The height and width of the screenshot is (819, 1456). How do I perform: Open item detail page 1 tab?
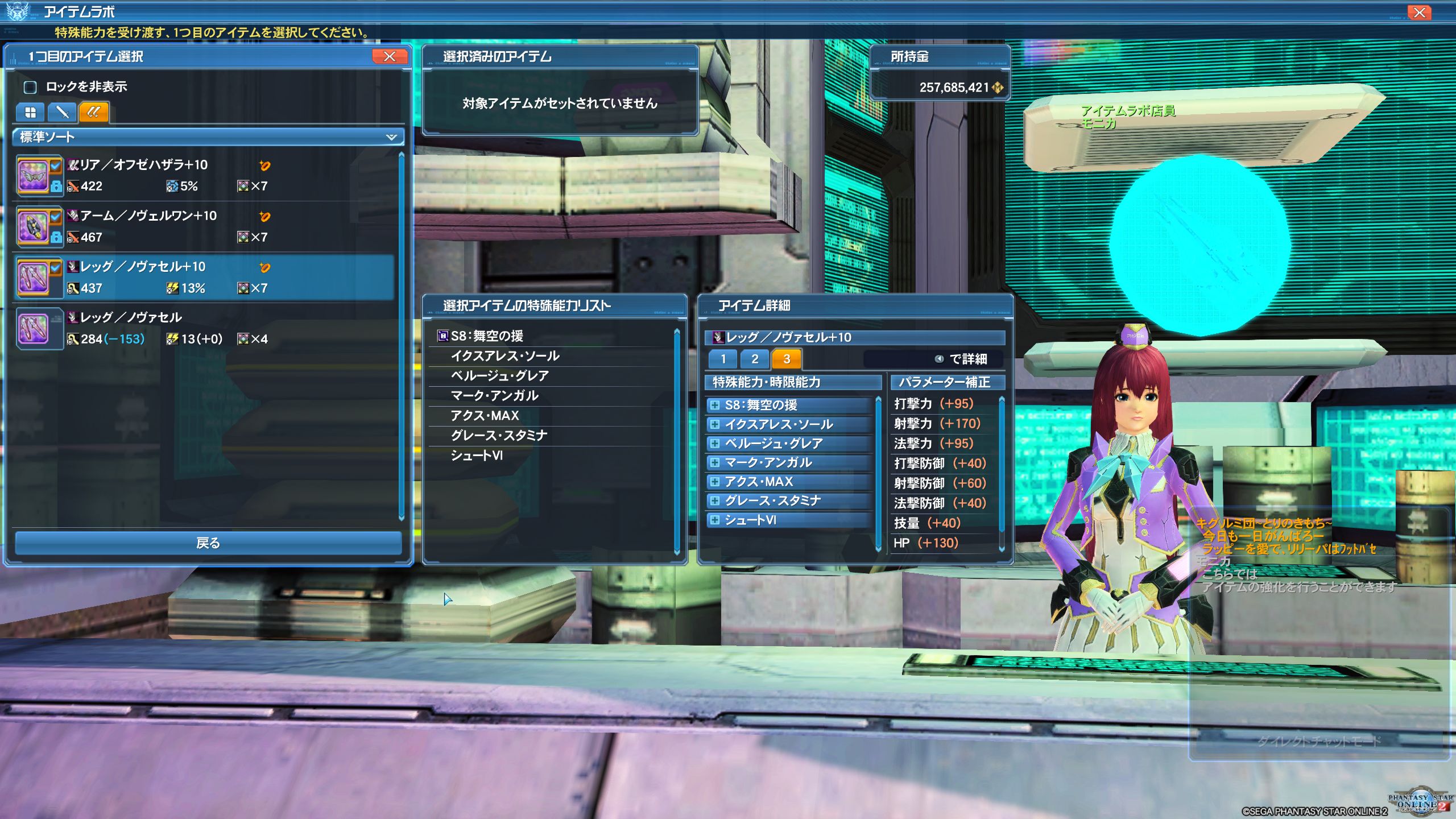723,359
